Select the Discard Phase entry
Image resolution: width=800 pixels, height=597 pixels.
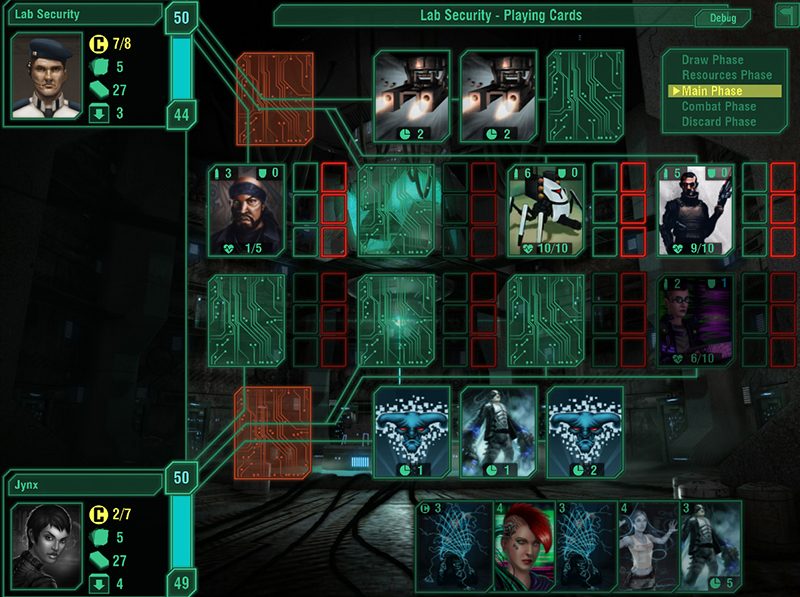click(718, 121)
